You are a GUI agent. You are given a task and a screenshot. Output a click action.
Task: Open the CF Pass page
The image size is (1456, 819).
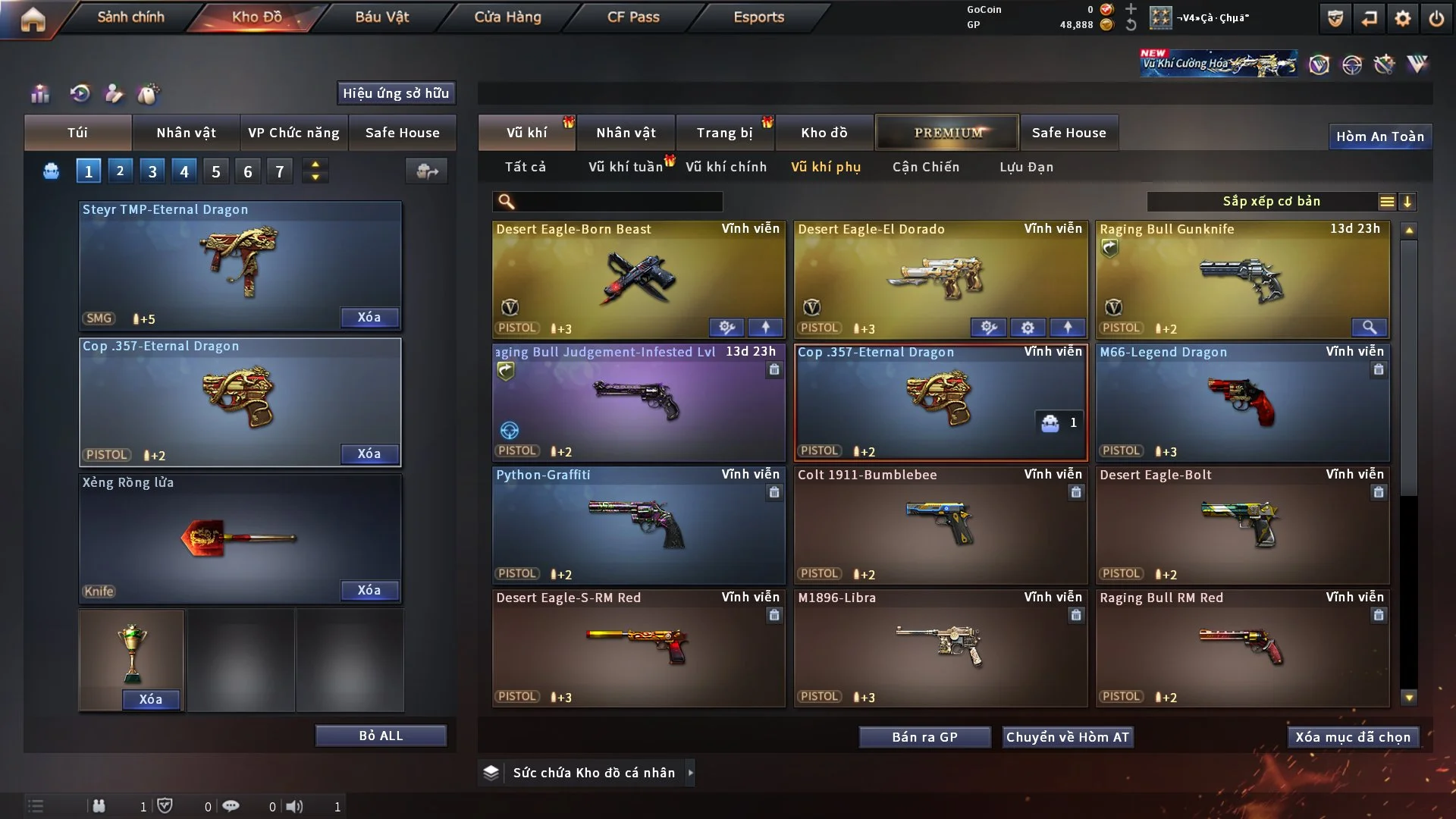tap(633, 17)
